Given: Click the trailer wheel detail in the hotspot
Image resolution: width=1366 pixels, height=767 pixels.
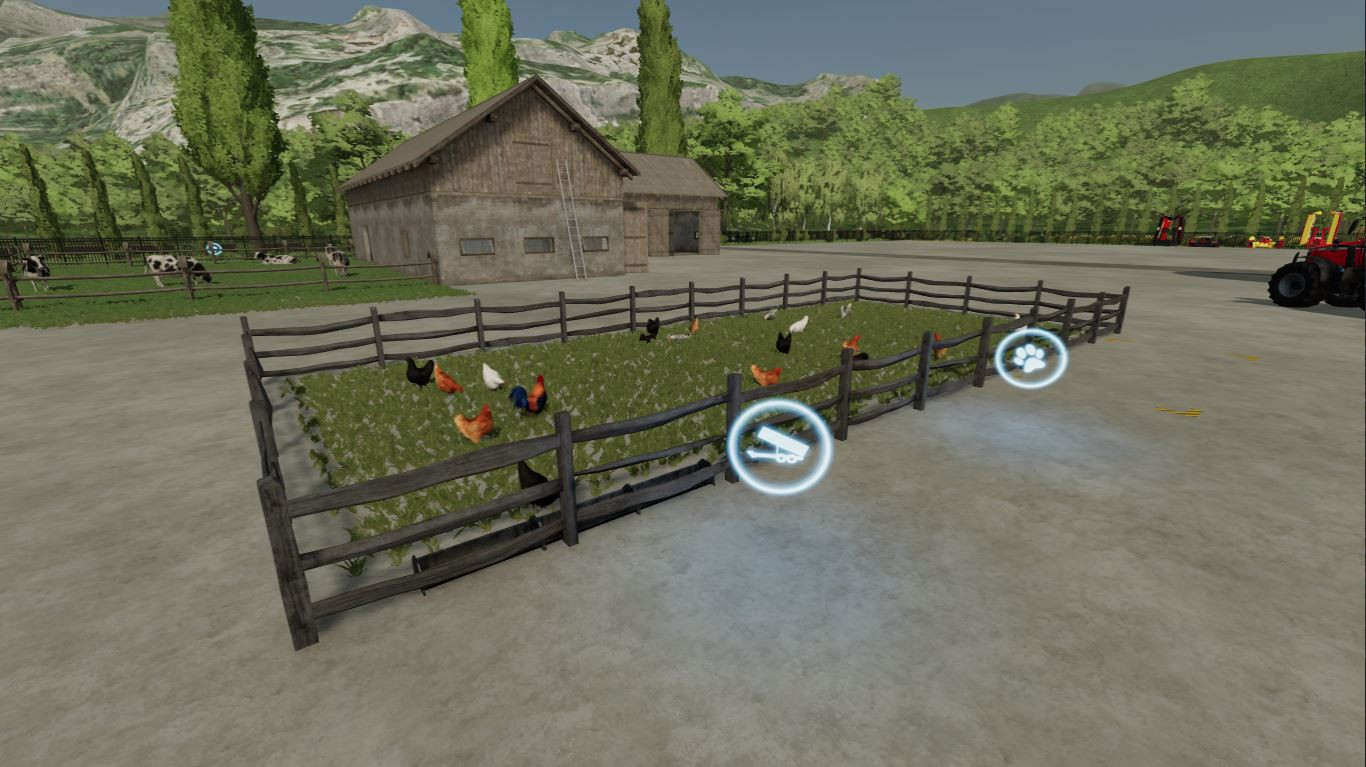Looking at the screenshot, I should [x=786, y=460].
